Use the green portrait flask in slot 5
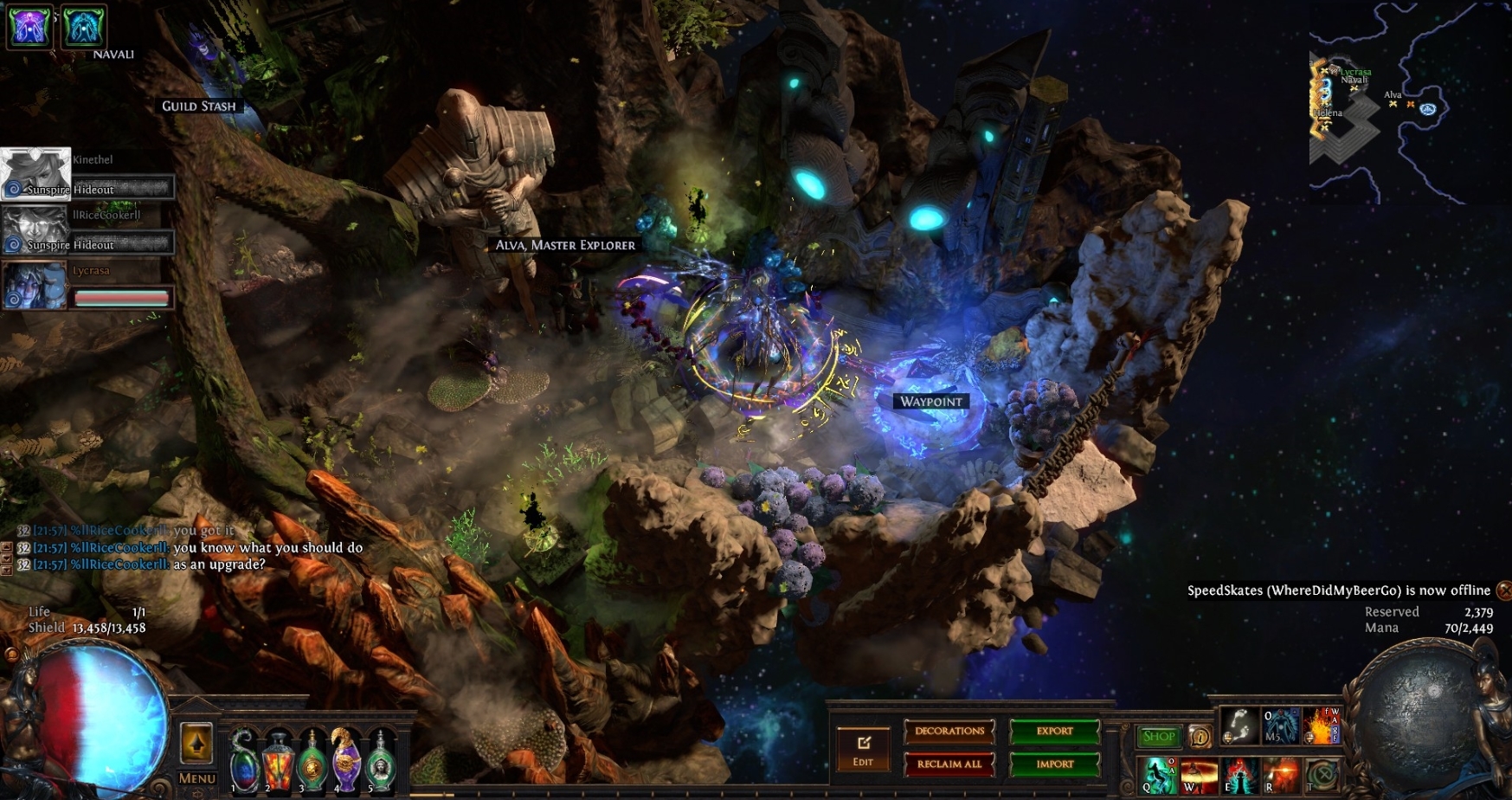This screenshot has width=1512, height=800. coord(380,762)
